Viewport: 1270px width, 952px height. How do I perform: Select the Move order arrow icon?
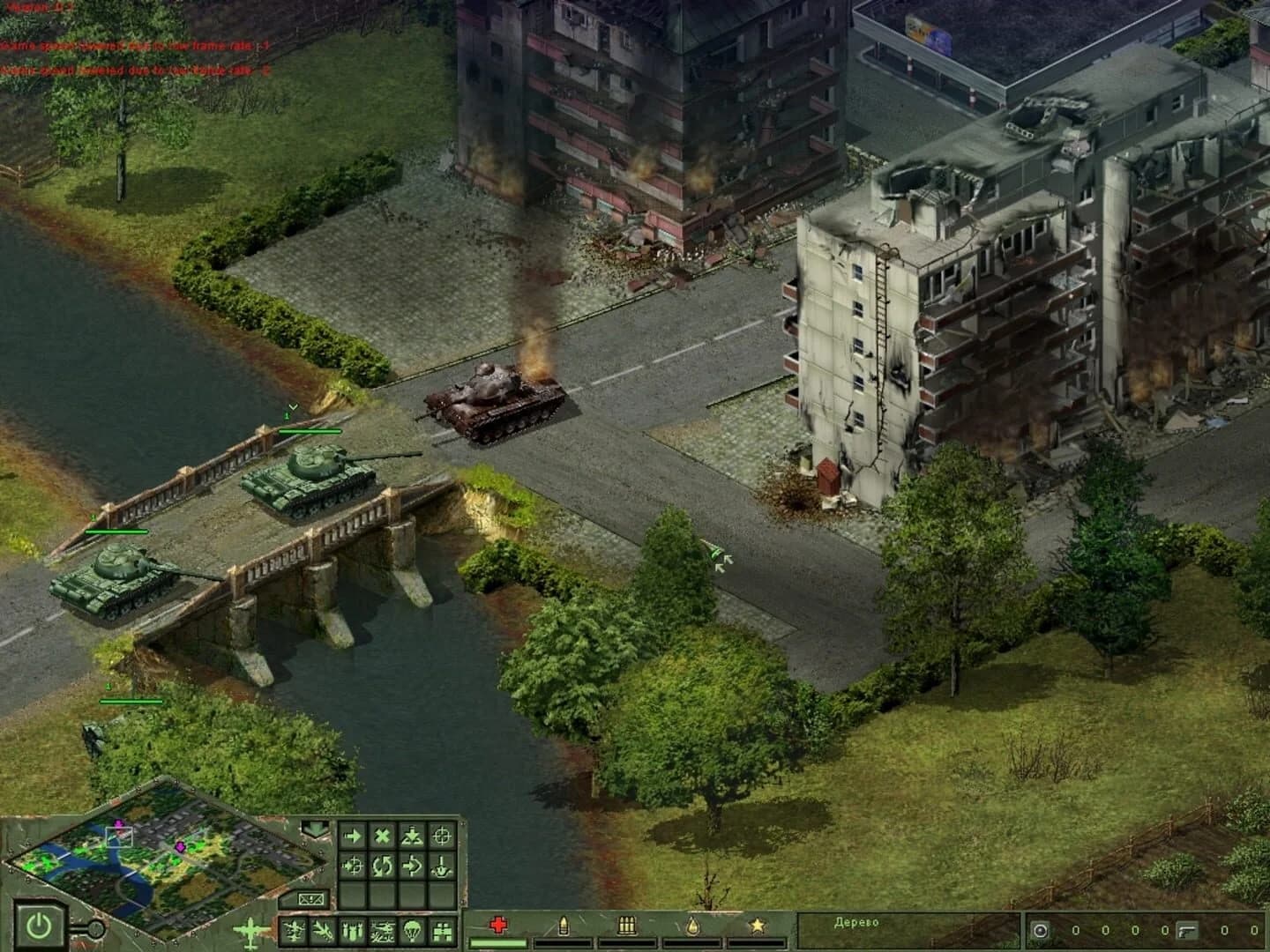(x=353, y=836)
